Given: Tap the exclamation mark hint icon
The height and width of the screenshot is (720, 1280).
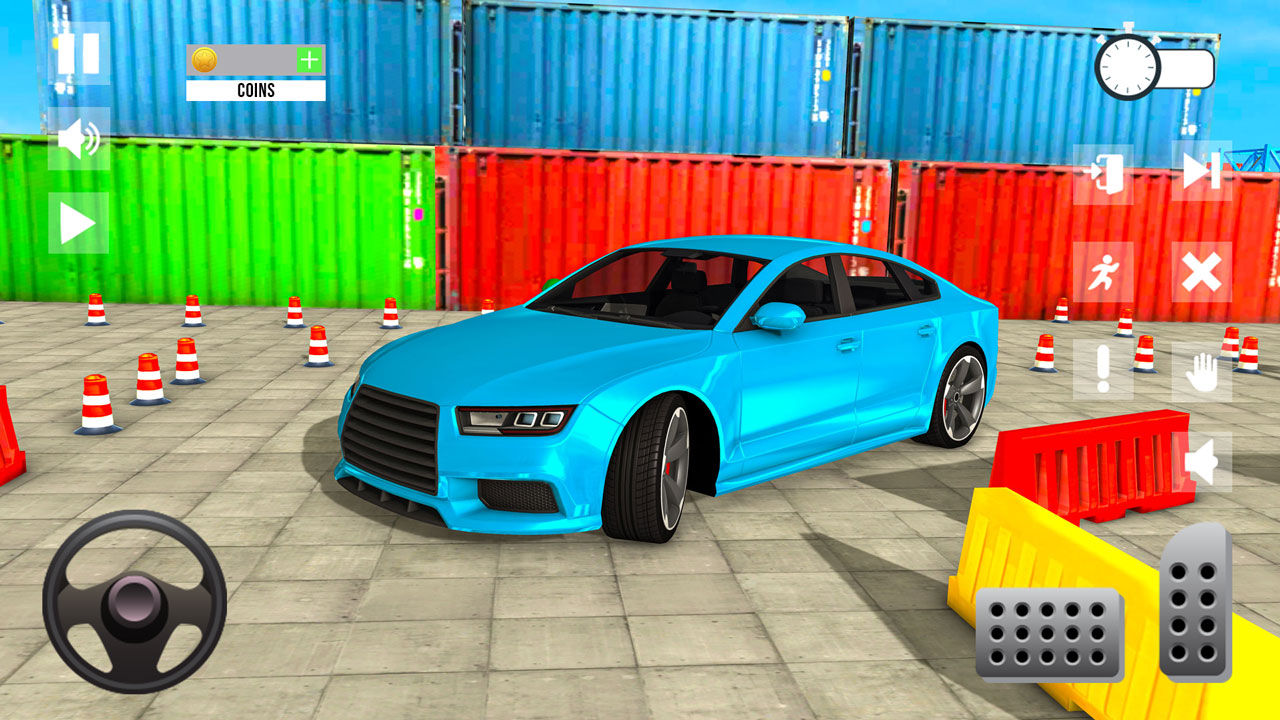Looking at the screenshot, I should [x=1105, y=366].
